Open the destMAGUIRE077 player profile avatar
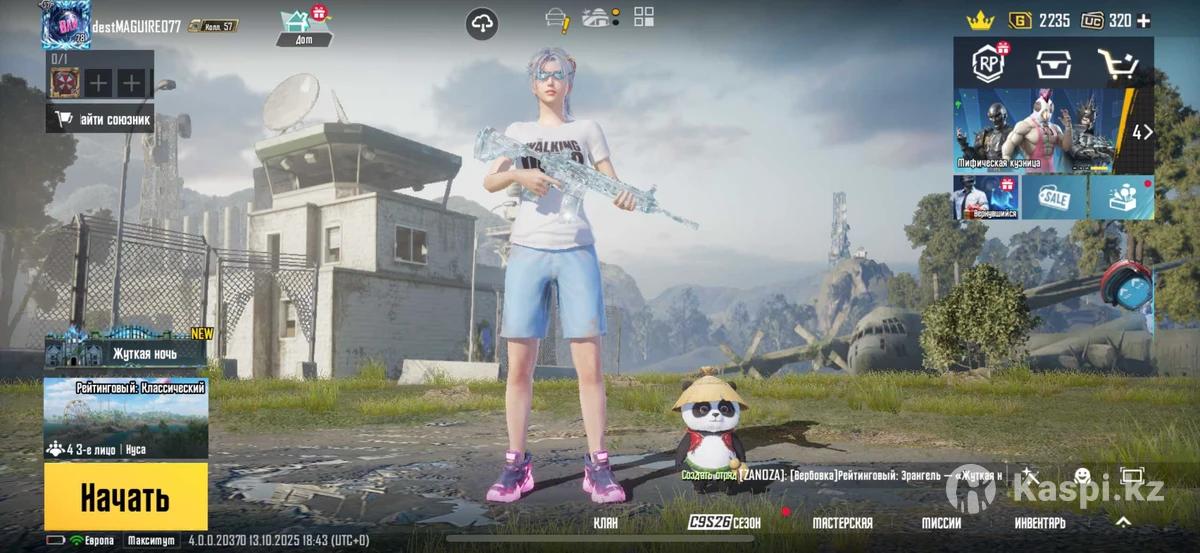Viewport: 1200px width, 553px height. (66, 24)
